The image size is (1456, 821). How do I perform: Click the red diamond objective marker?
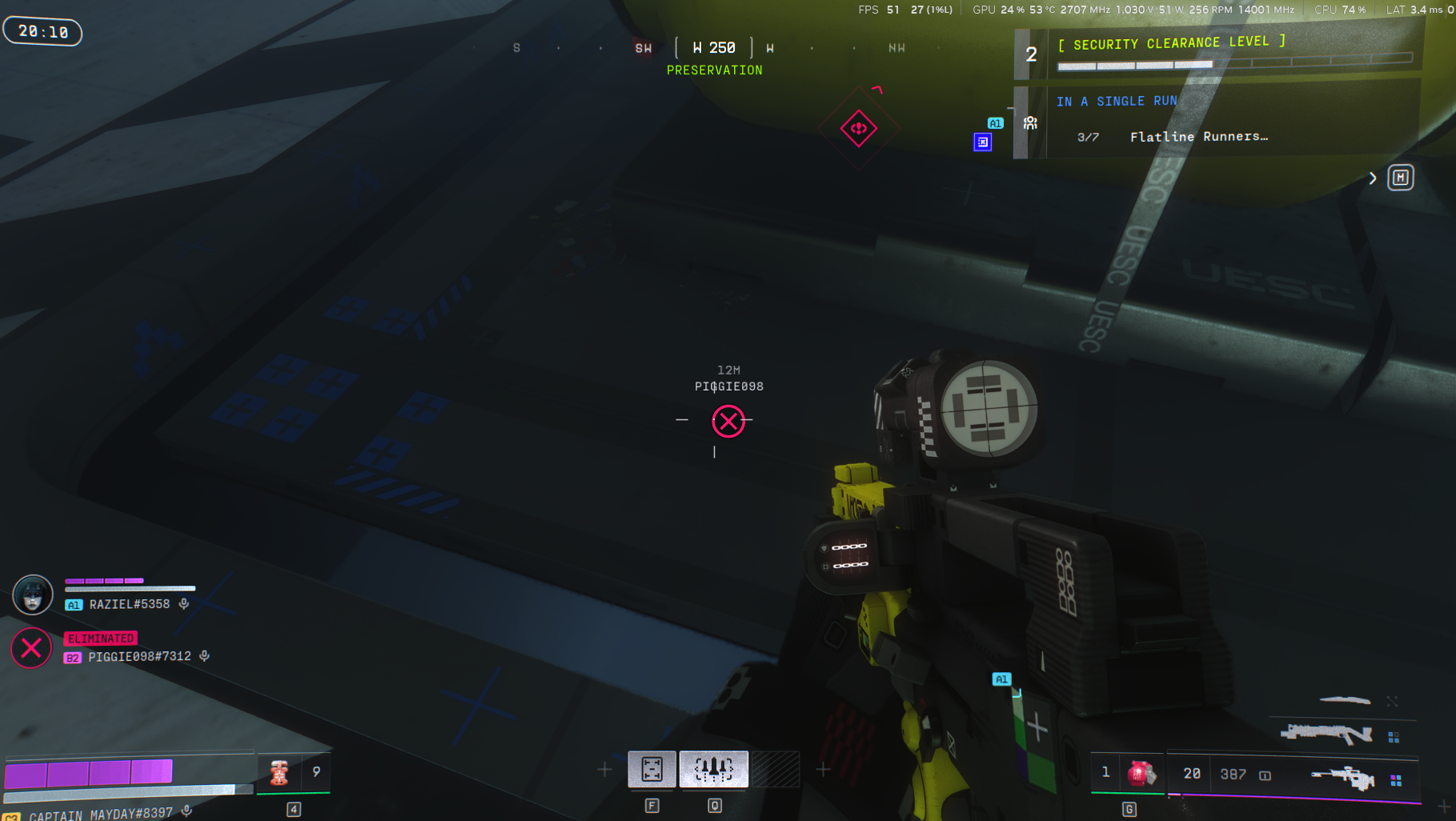point(859,128)
